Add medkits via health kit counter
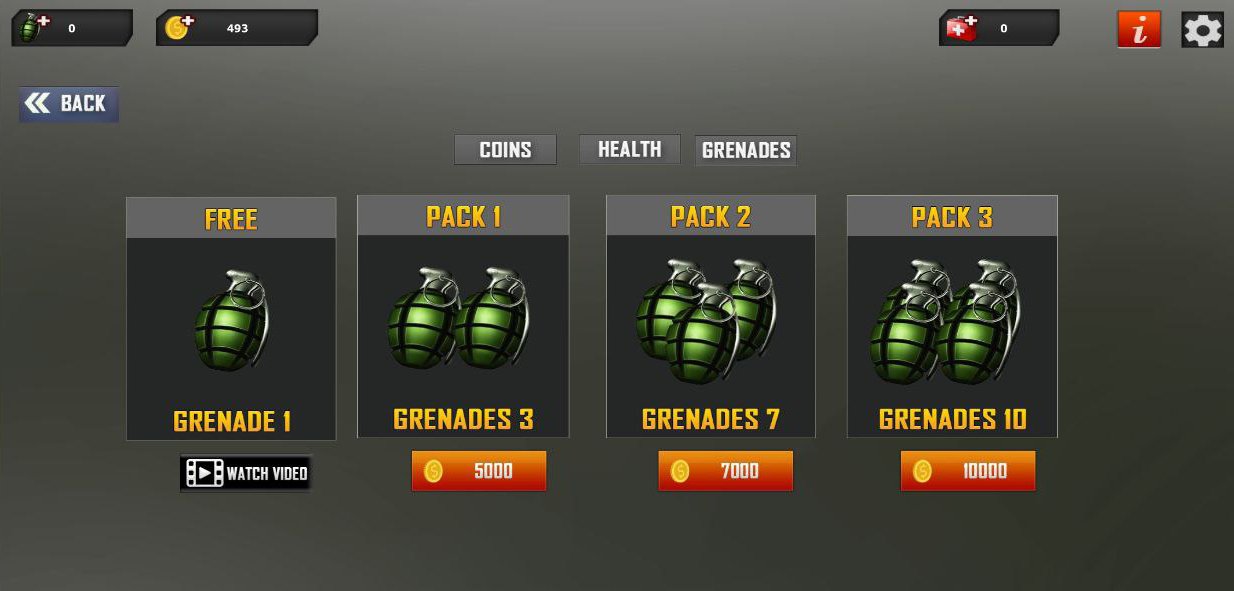The image size is (1234, 591). 961,28
